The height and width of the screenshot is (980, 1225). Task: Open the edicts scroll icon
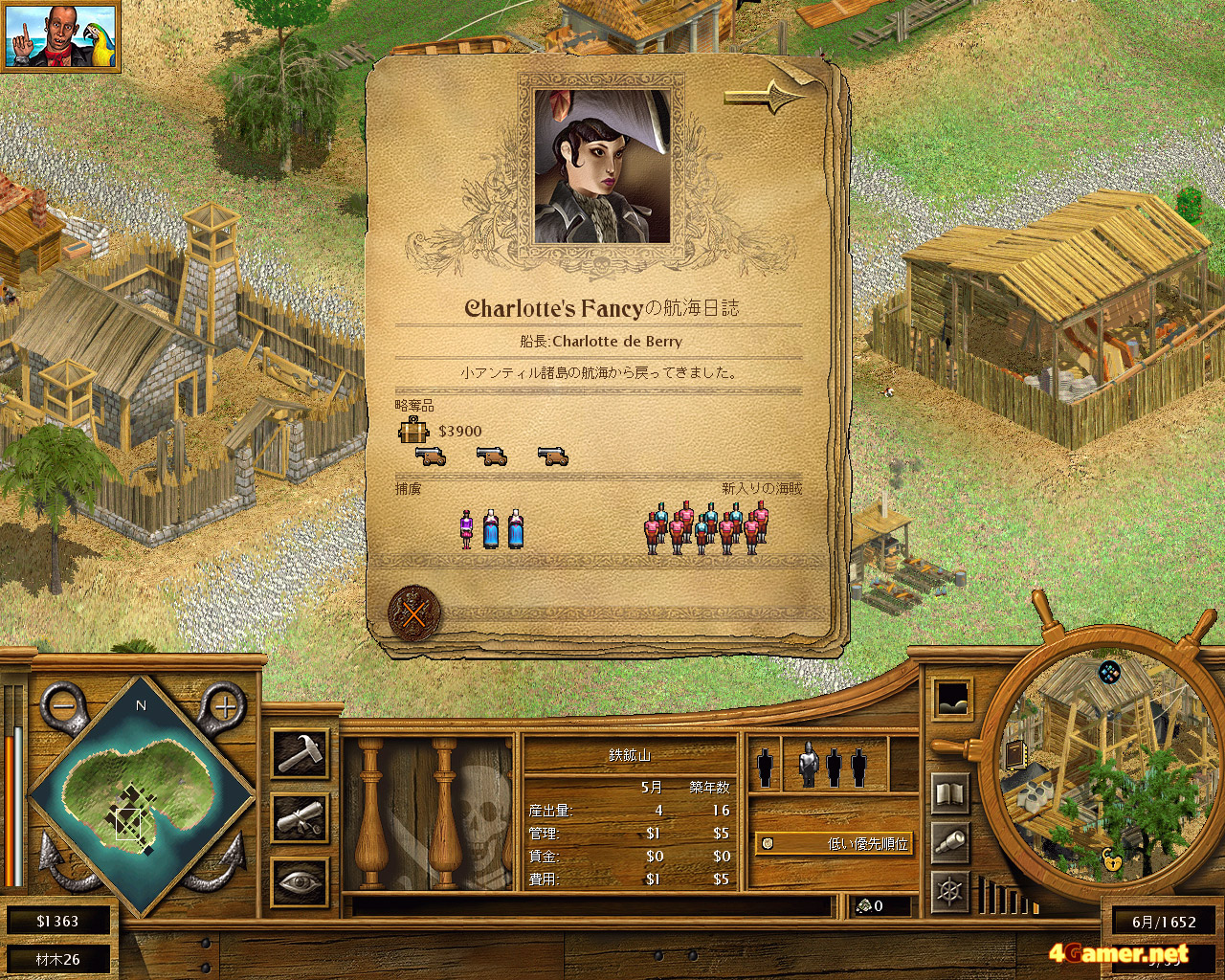(x=301, y=818)
